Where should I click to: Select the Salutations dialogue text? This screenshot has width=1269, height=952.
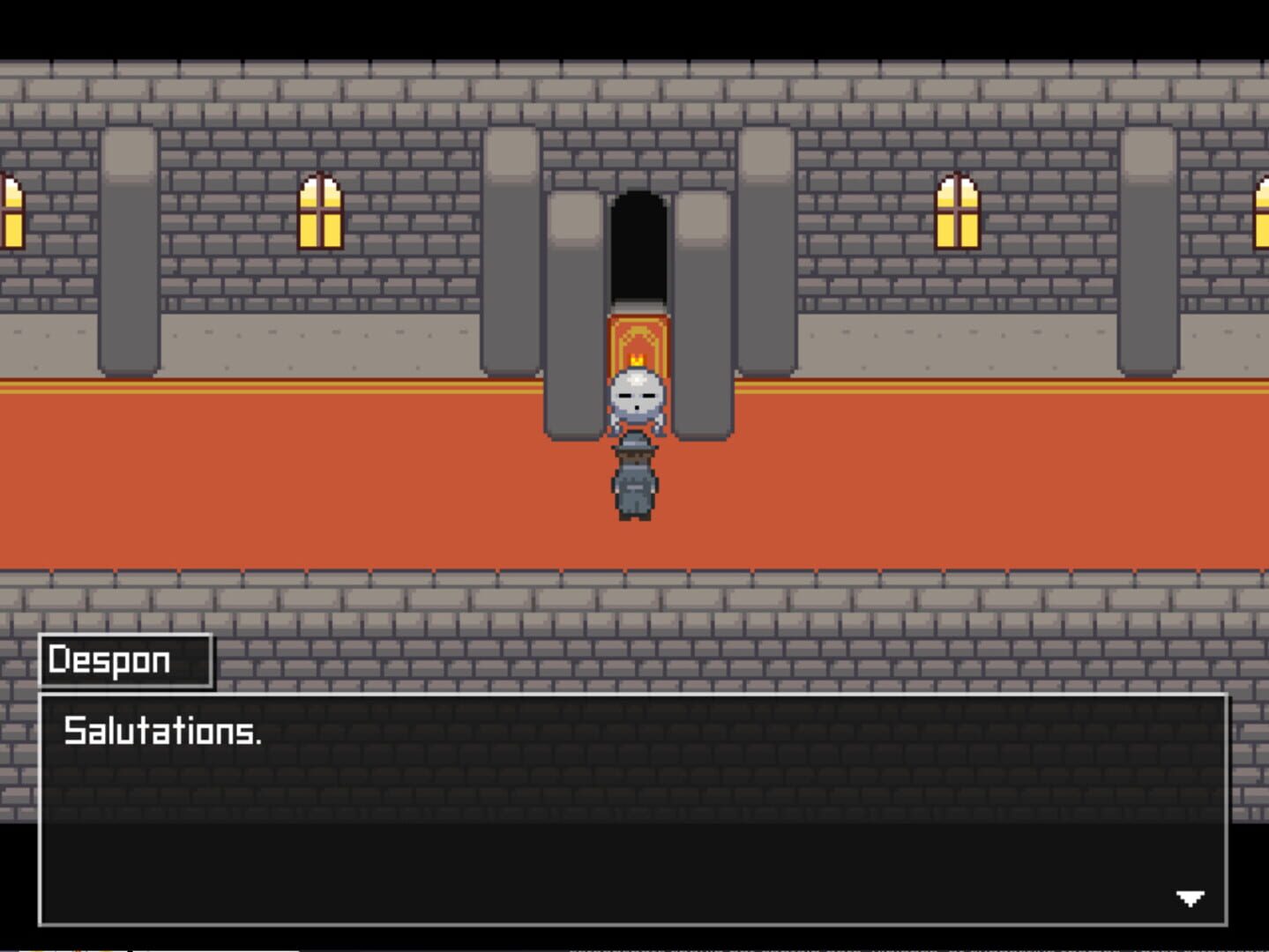click(x=163, y=731)
